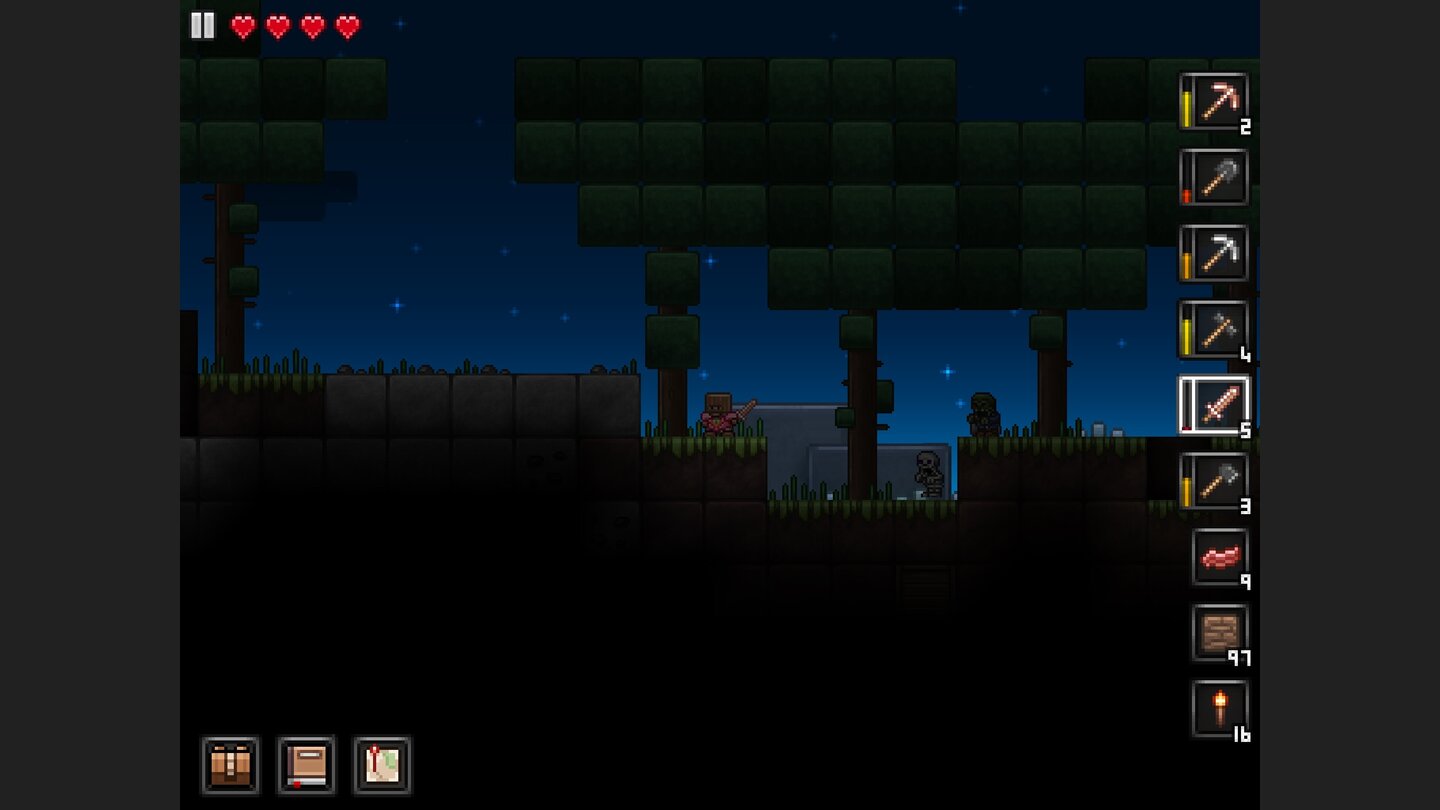The image size is (1440, 810).
Task: Select the raw meat stack of 9
Action: click(x=1220, y=557)
